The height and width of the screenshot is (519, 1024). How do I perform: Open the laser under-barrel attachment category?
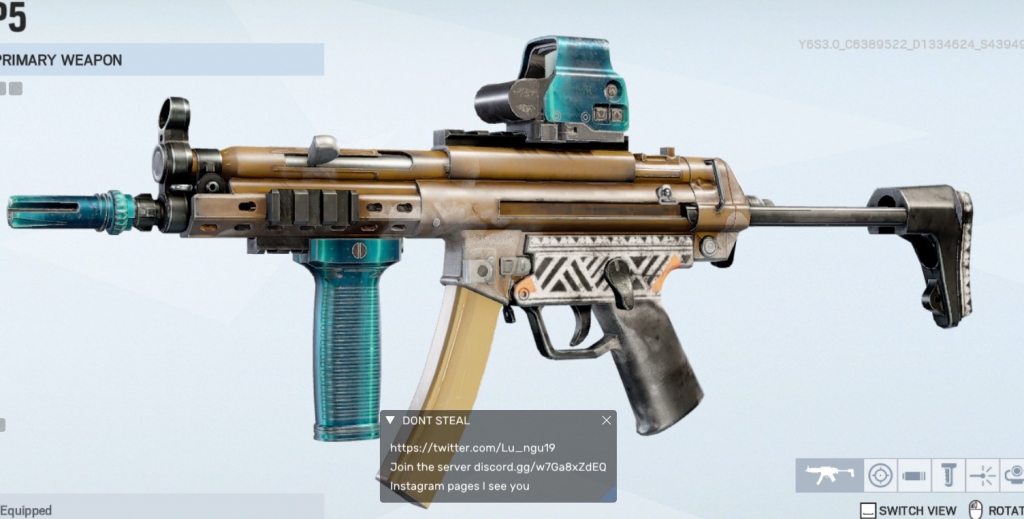(x=982, y=475)
